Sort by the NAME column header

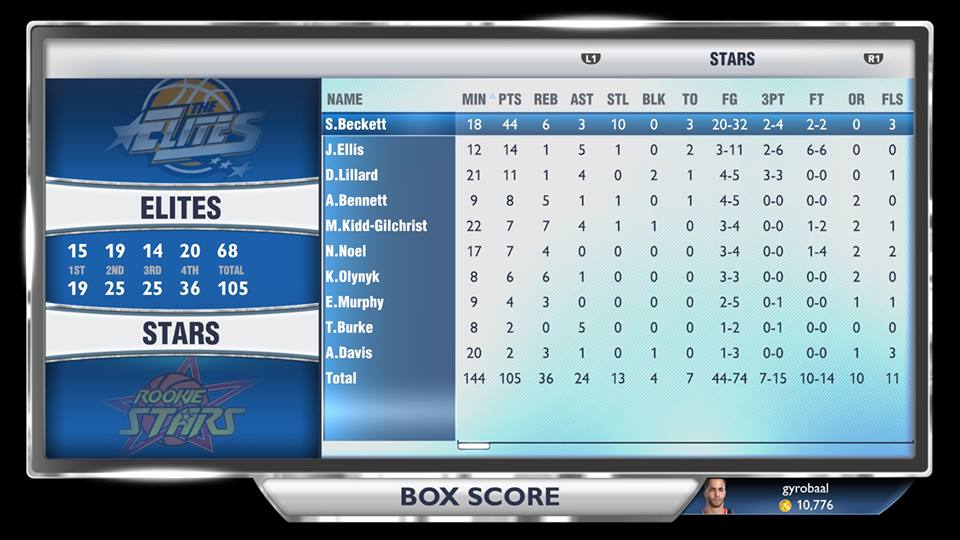pos(345,99)
